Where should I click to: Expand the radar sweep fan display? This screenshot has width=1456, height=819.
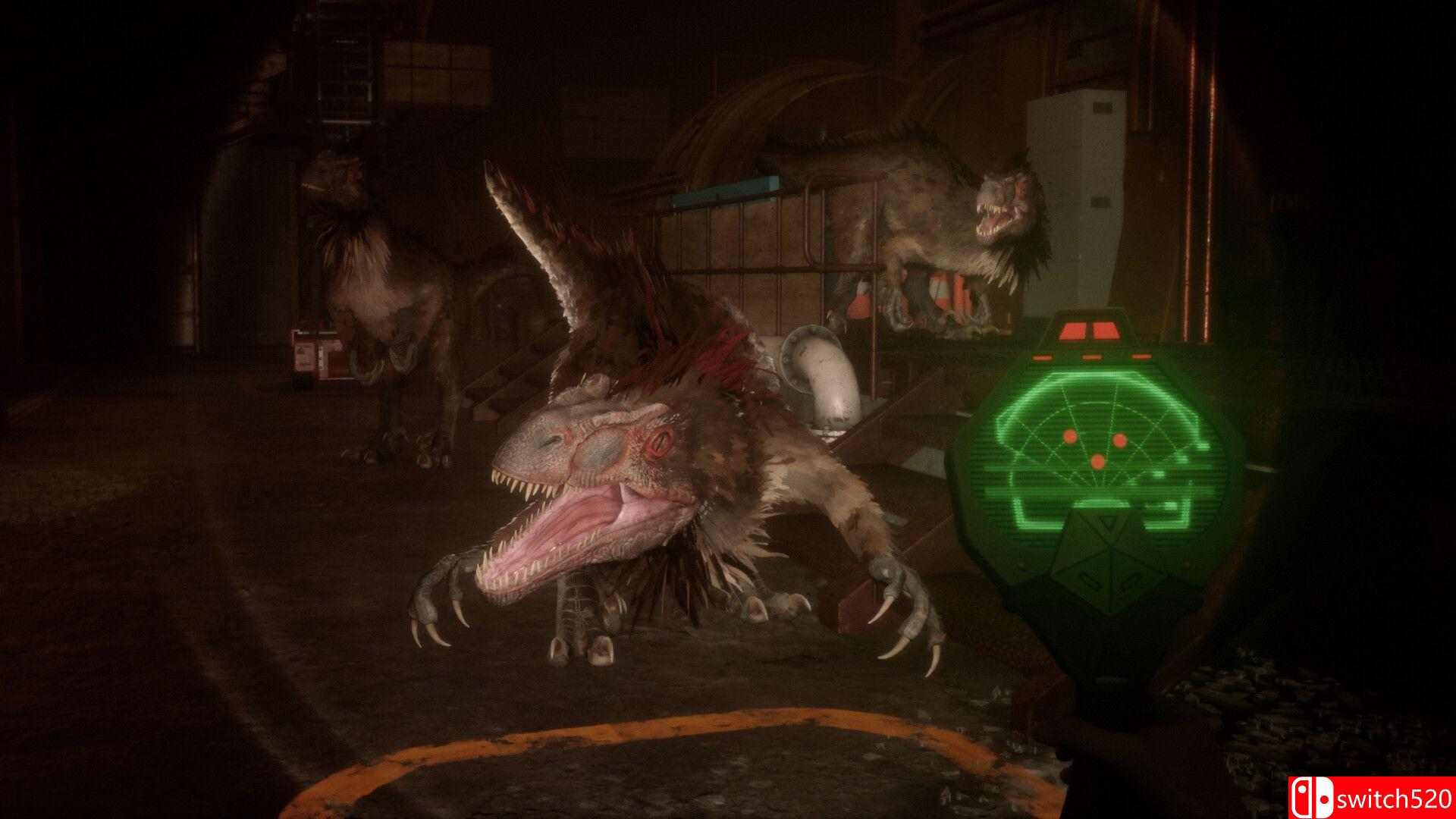click(x=1100, y=432)
